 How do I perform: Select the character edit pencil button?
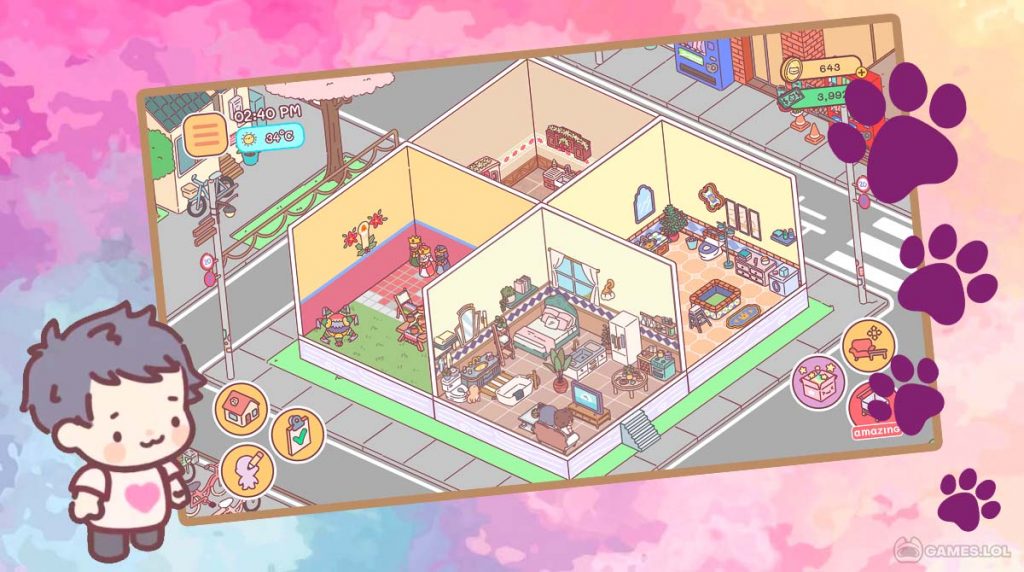pyautogui.click(x=243, y=469)
